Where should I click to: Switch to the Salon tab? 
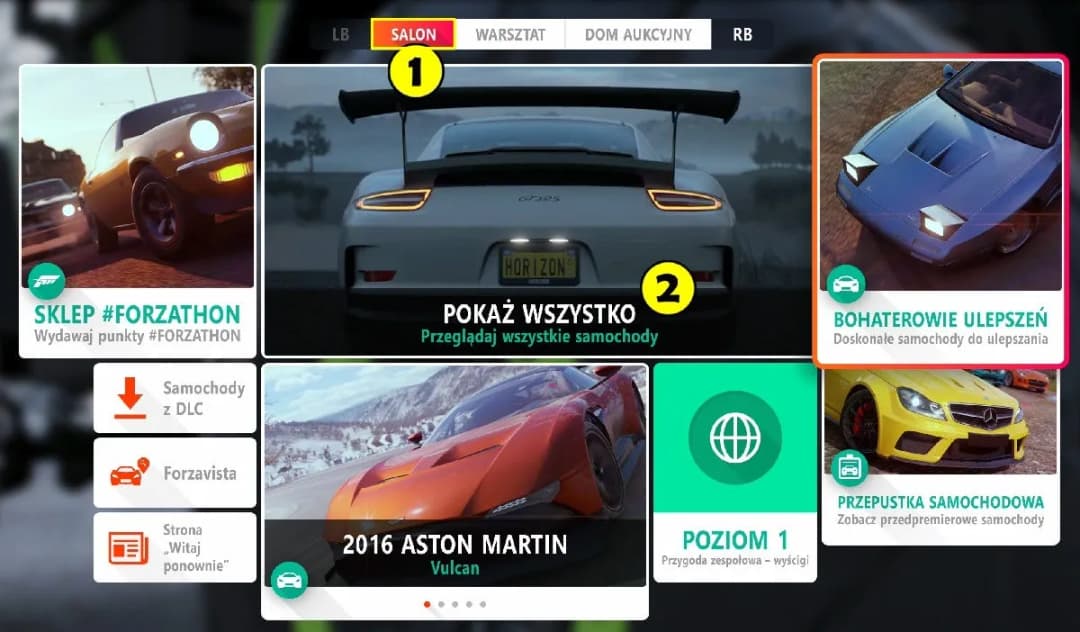point(413,34)
